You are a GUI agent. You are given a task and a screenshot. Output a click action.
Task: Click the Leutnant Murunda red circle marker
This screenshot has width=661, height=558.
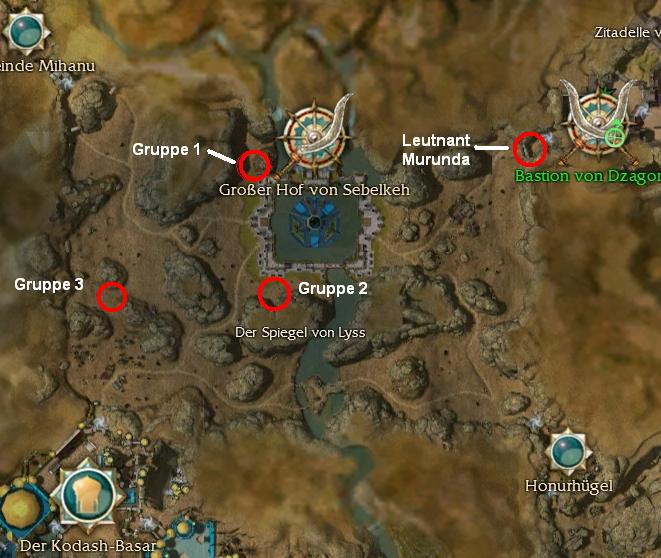529,149
